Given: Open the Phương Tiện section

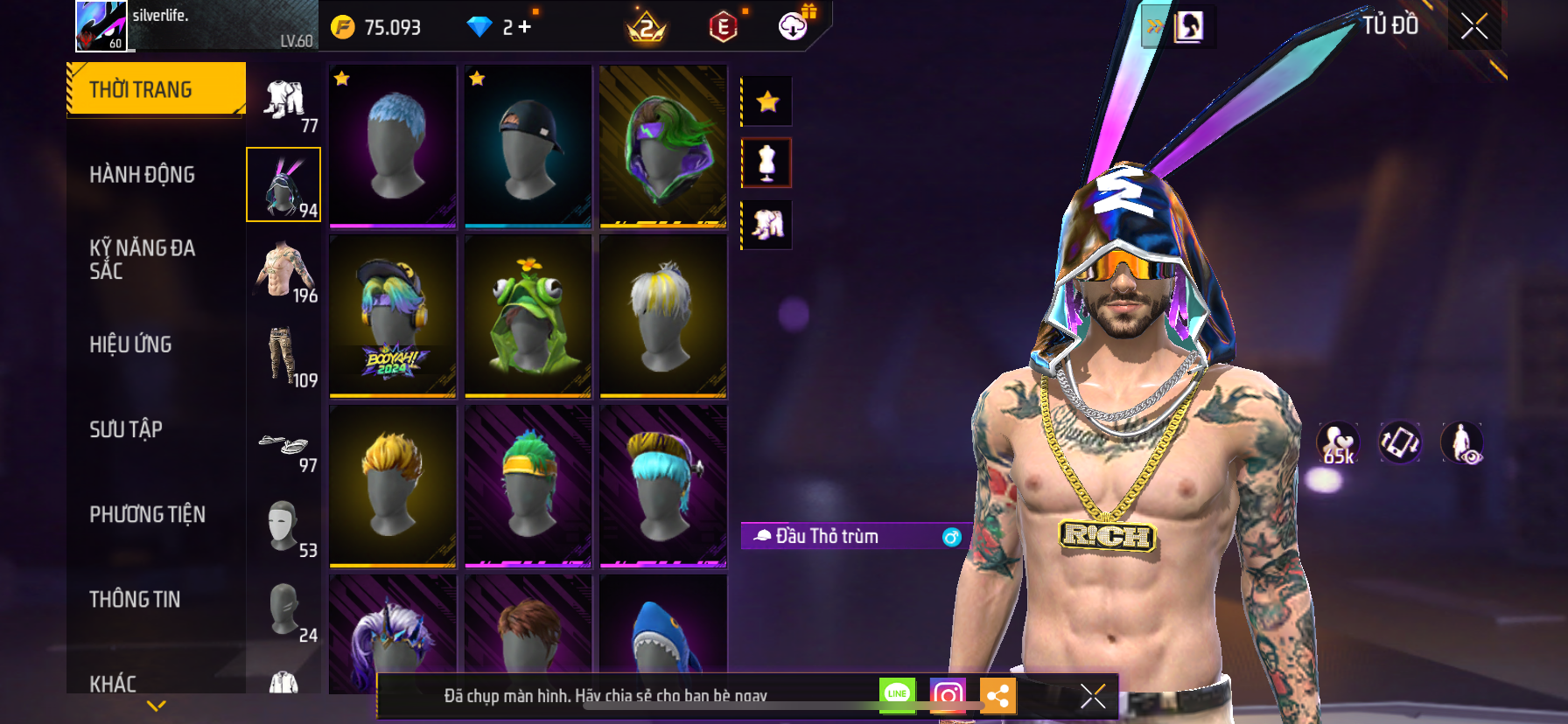Looking at the screenshot, I should pos(147,514).
